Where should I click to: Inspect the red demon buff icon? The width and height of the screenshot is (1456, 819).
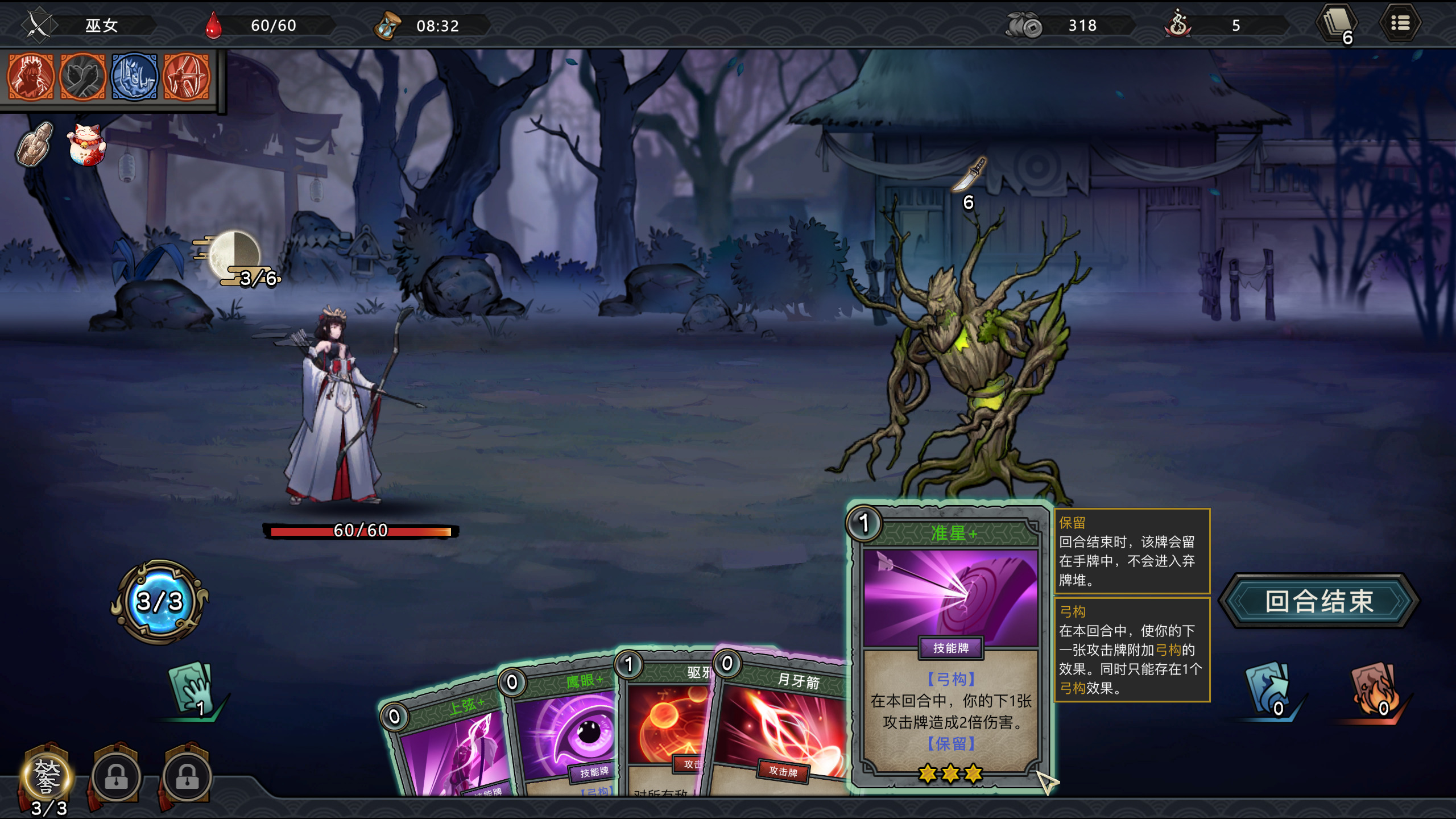(31, 77)
